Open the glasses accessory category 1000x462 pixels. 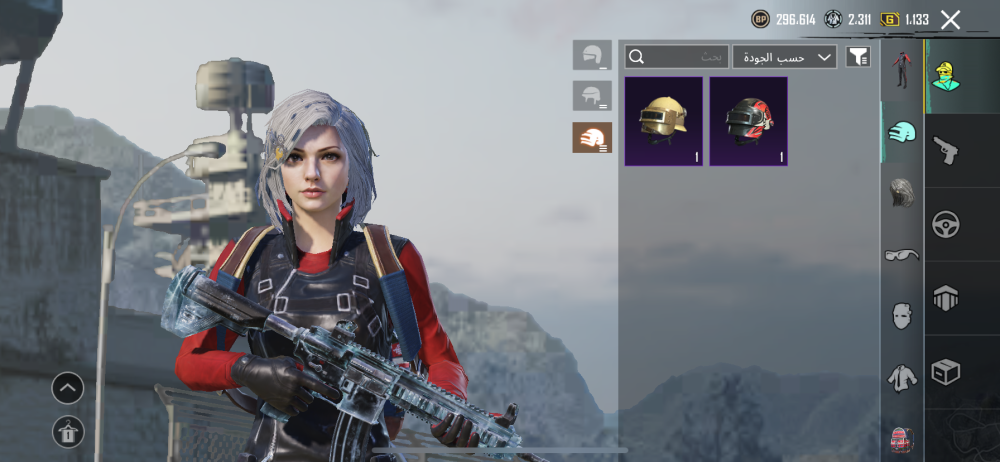click(x=902, y=255)
